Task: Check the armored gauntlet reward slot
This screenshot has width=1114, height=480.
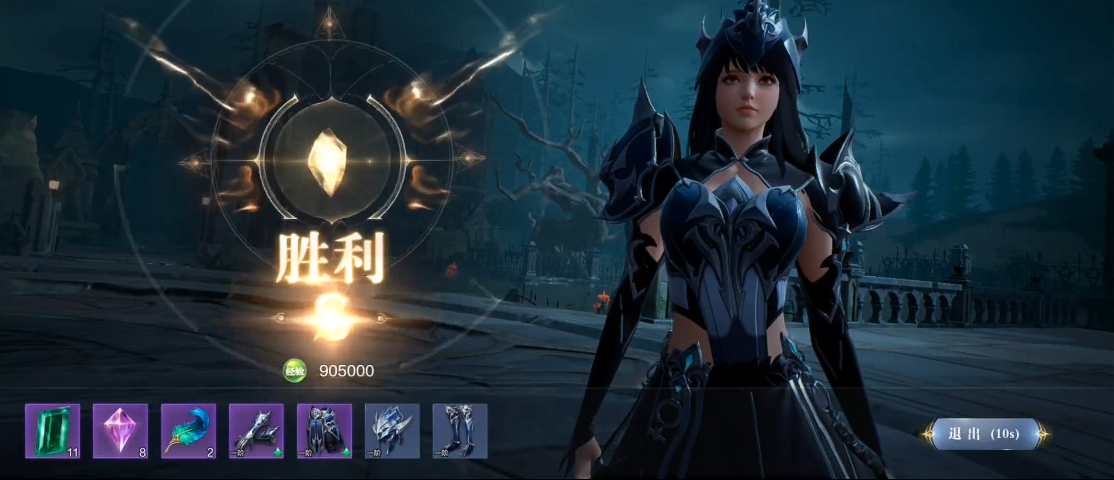Action: click(x=256, y=431)
